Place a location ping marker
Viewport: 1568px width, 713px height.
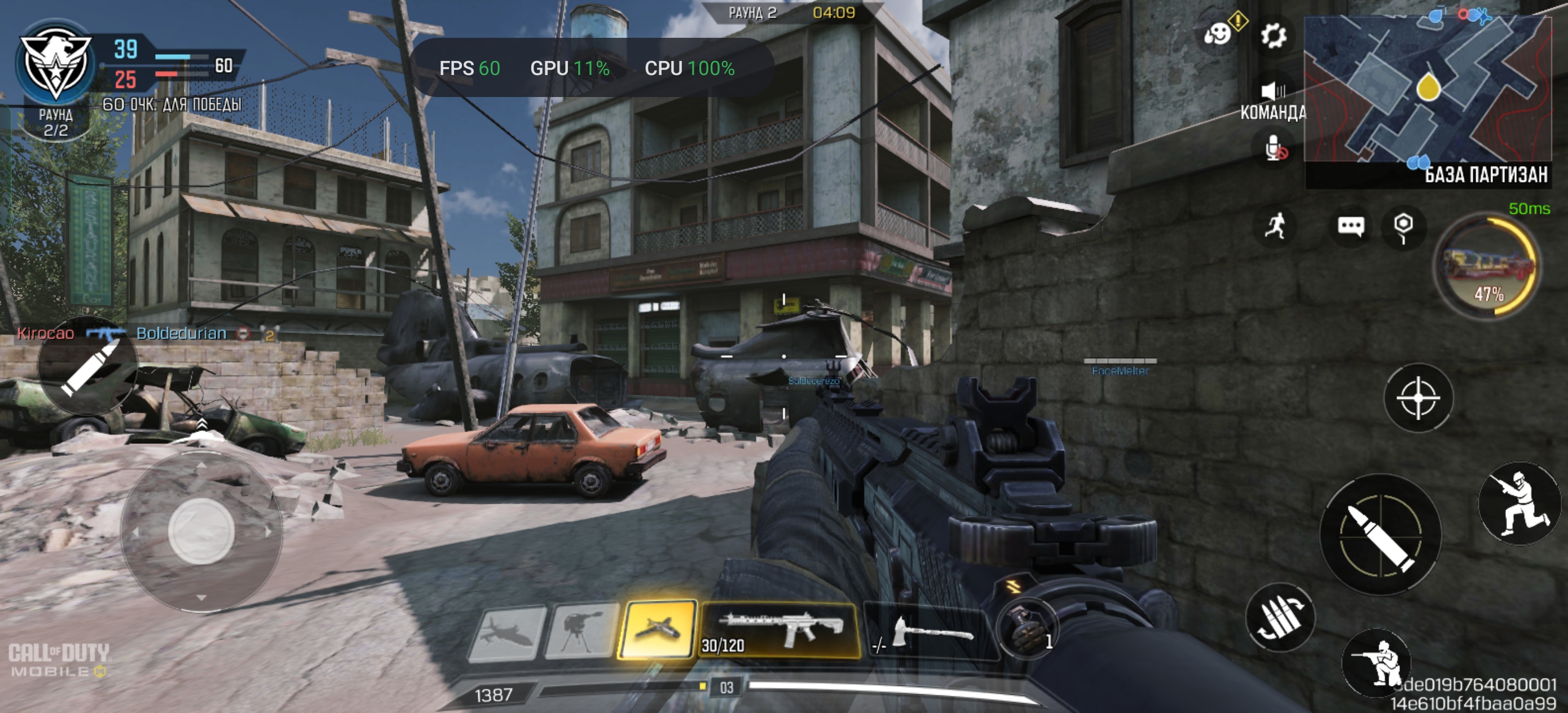pyautogui.click(x=1403, y=226)
